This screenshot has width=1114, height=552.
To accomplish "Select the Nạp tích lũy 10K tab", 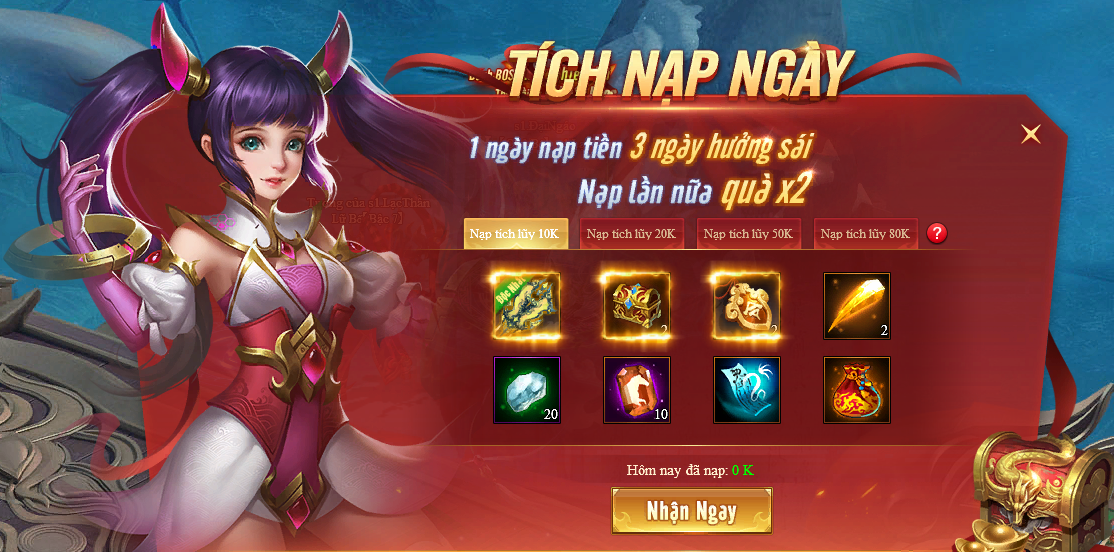I will click(x=516, y=234).
